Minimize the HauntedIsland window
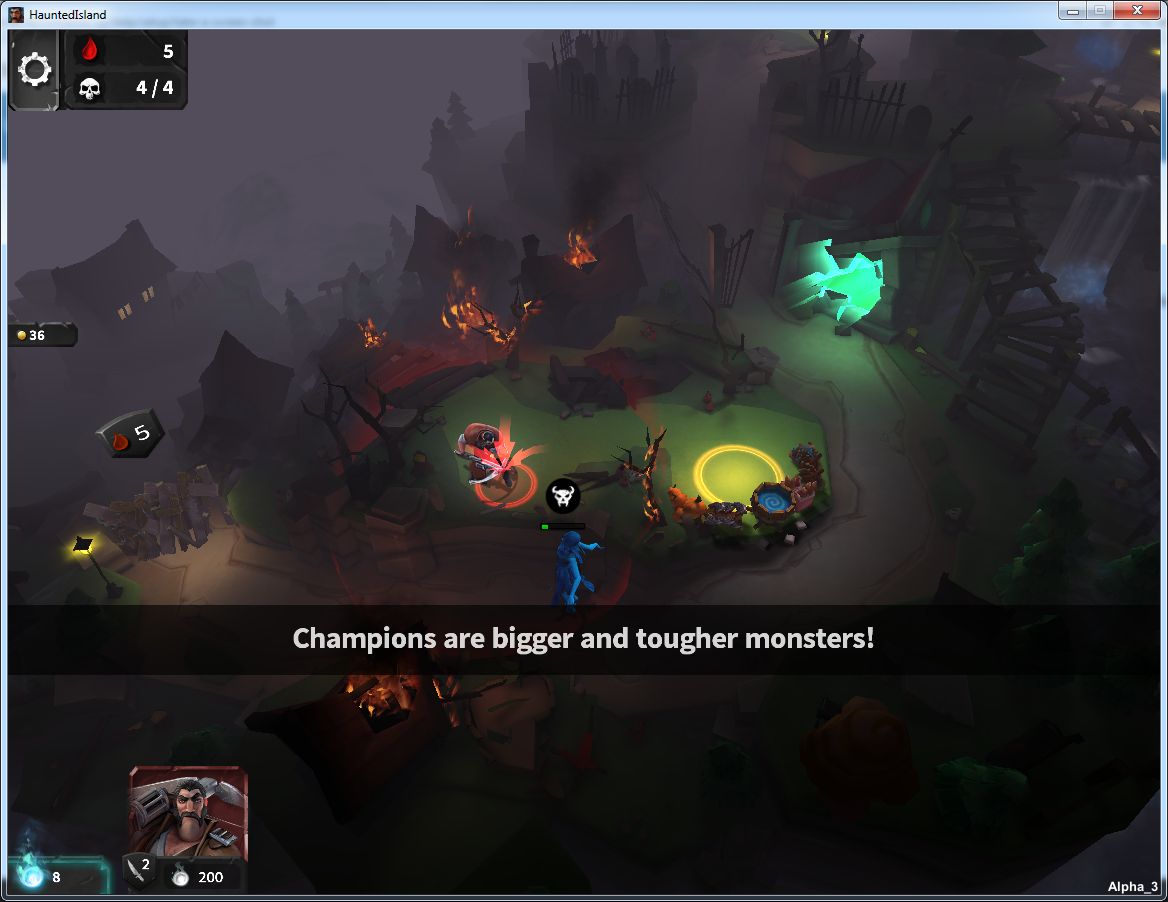 tap(1073, 10)
